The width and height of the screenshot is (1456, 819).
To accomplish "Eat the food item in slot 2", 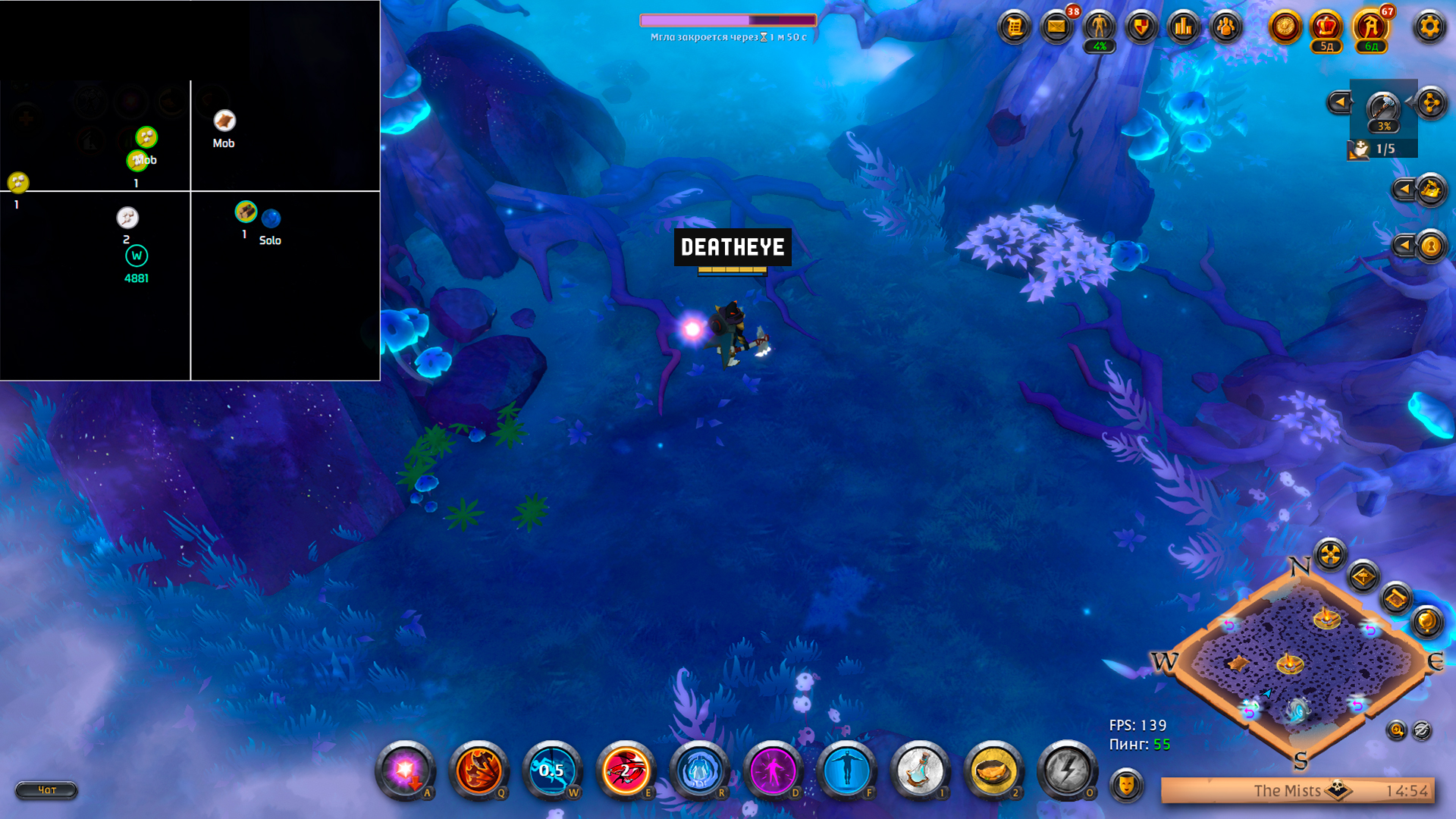I will (x=993, y=771).
